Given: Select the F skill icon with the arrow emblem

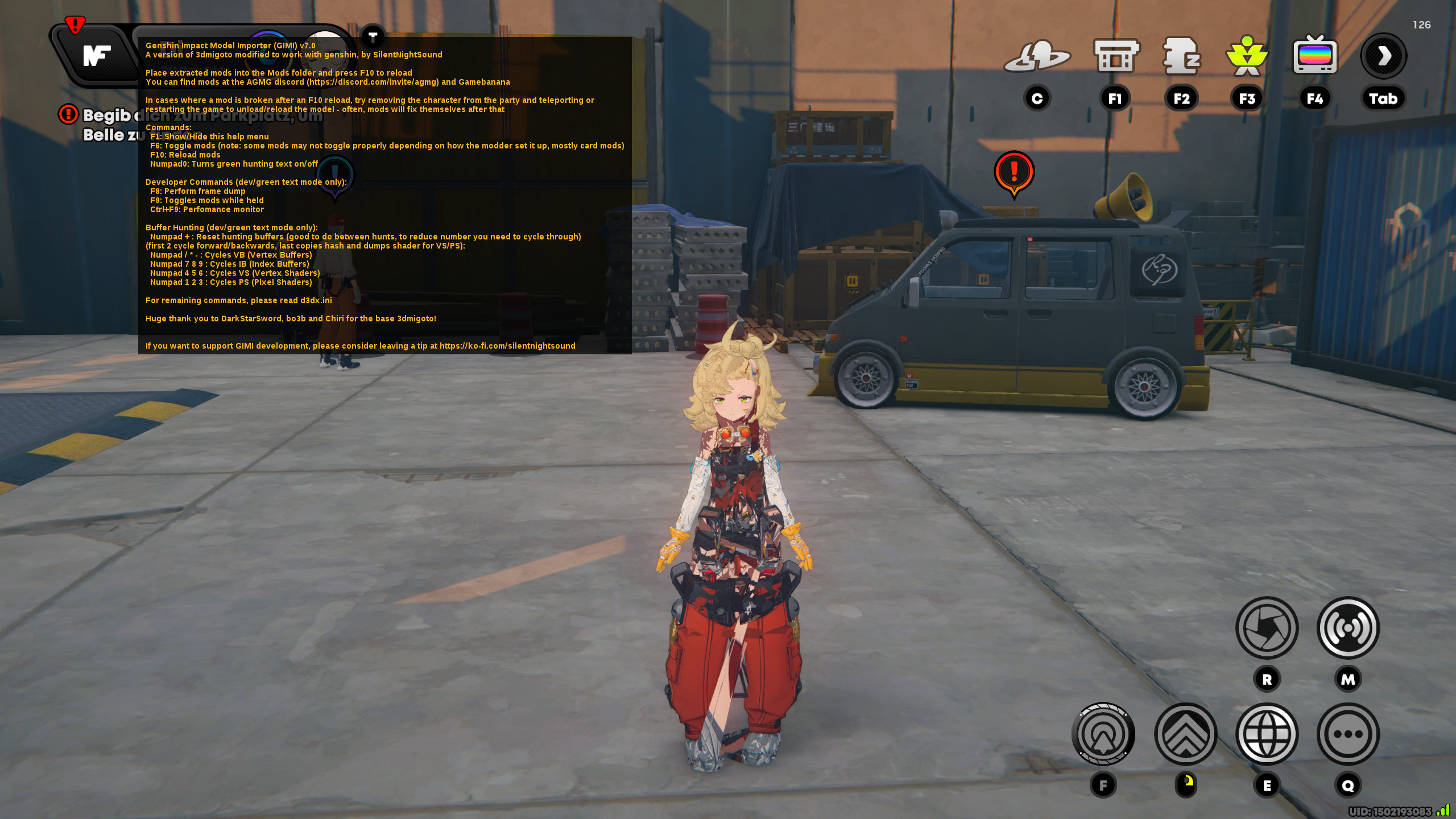Looking at the screenshot, I should click(x=1103, y=734).
